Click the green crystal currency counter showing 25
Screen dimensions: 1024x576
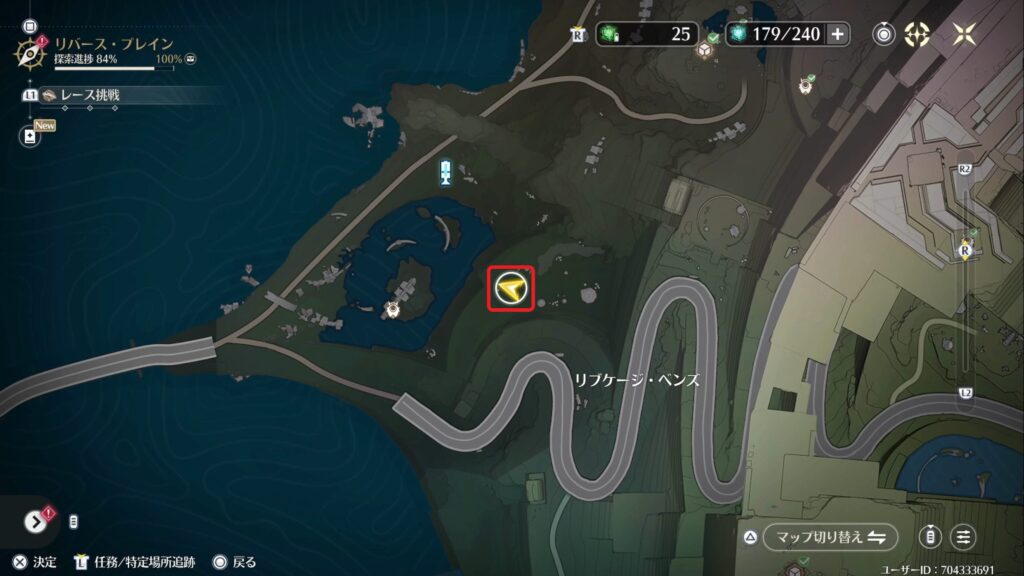point(647,34)
